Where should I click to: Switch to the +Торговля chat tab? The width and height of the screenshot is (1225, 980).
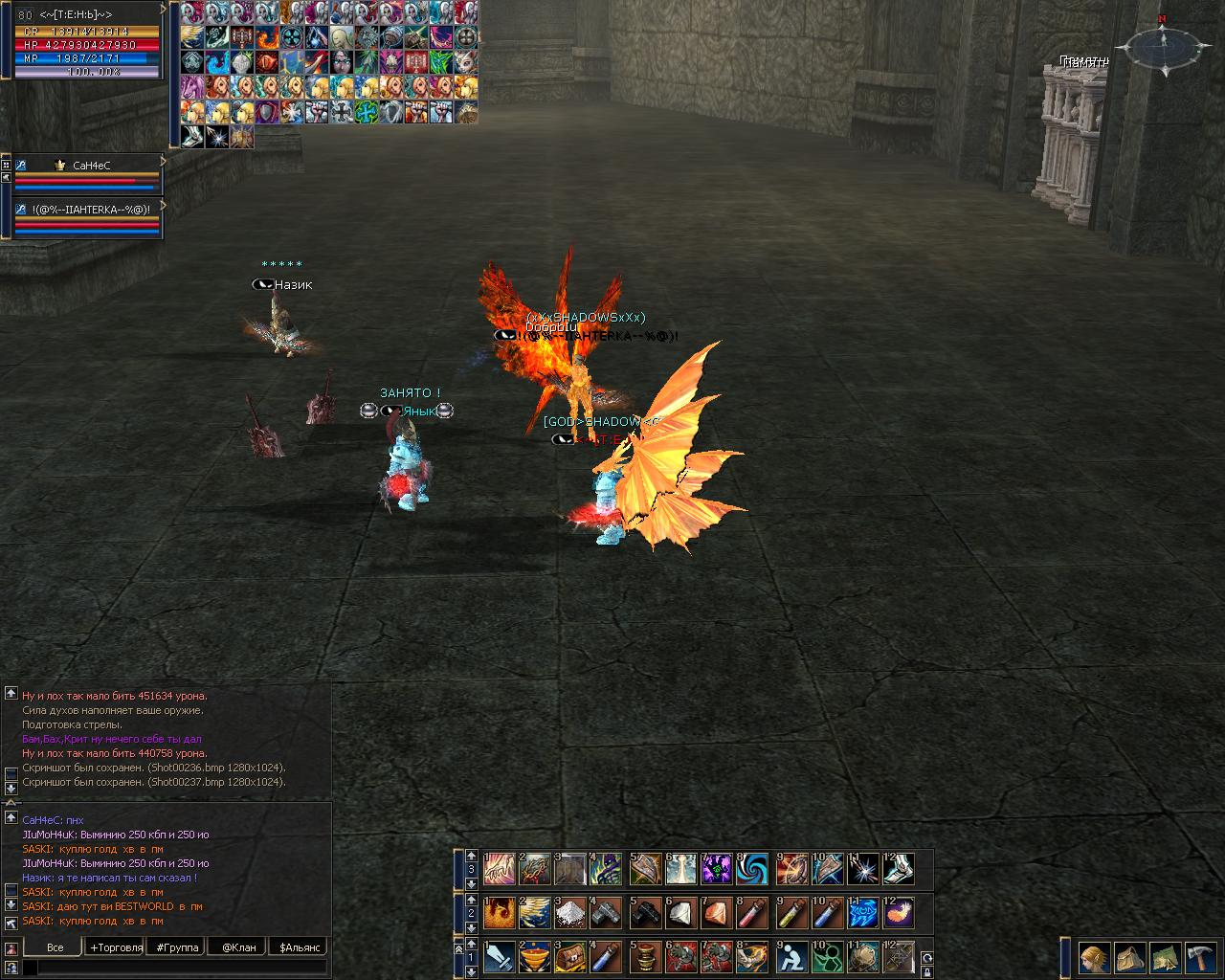(x=116, y=947)
